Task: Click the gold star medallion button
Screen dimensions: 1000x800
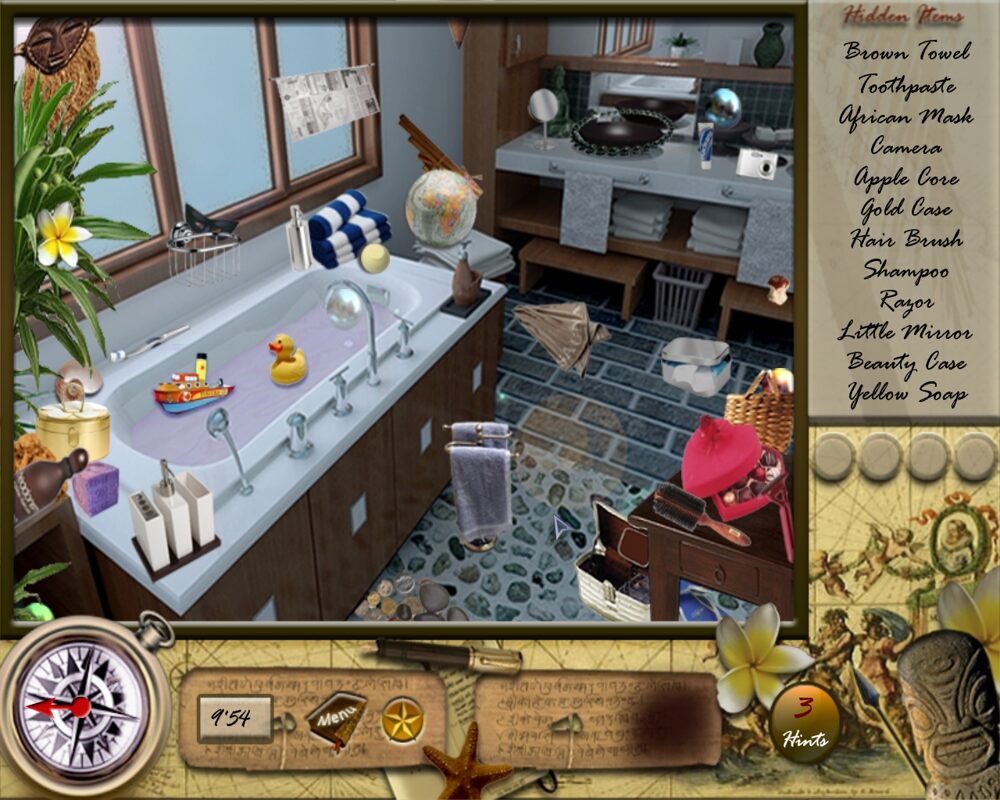Action: pyautogui.click(x=403, y=719)
